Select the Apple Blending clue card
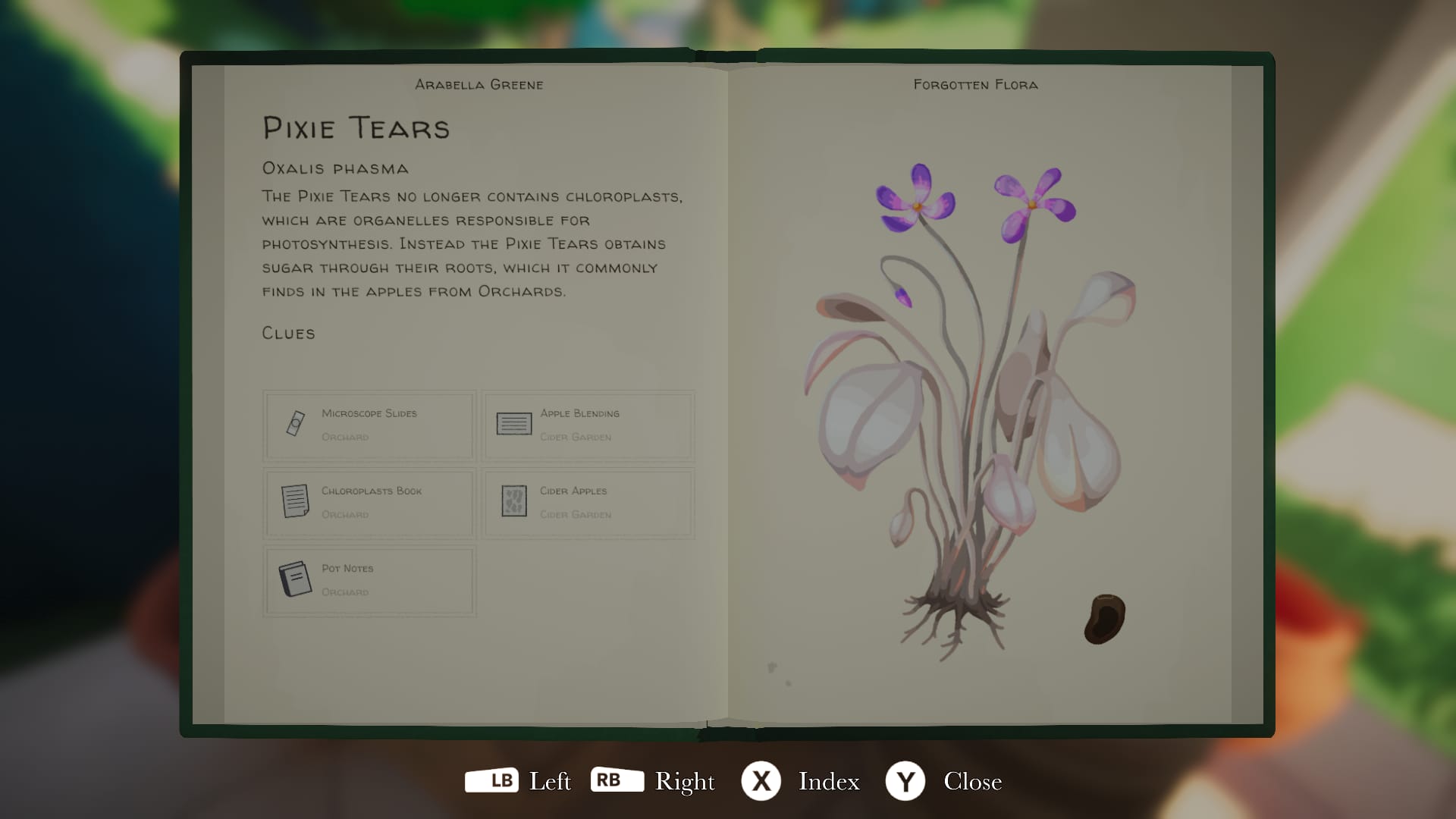Viewport: 1456px width, 819px height. [588, 425]
